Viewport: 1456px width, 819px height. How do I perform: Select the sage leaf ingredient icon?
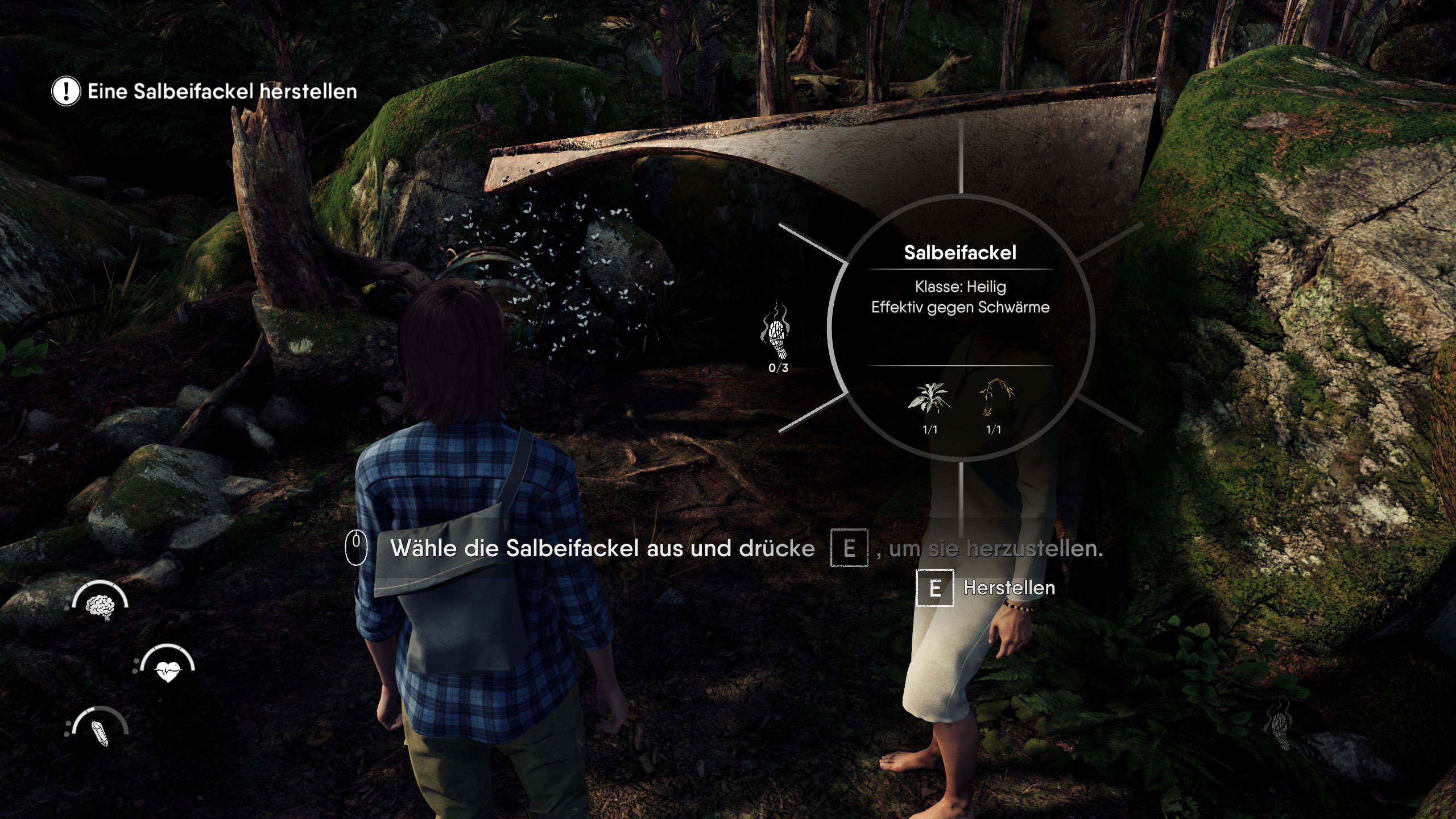pos(929,397)
